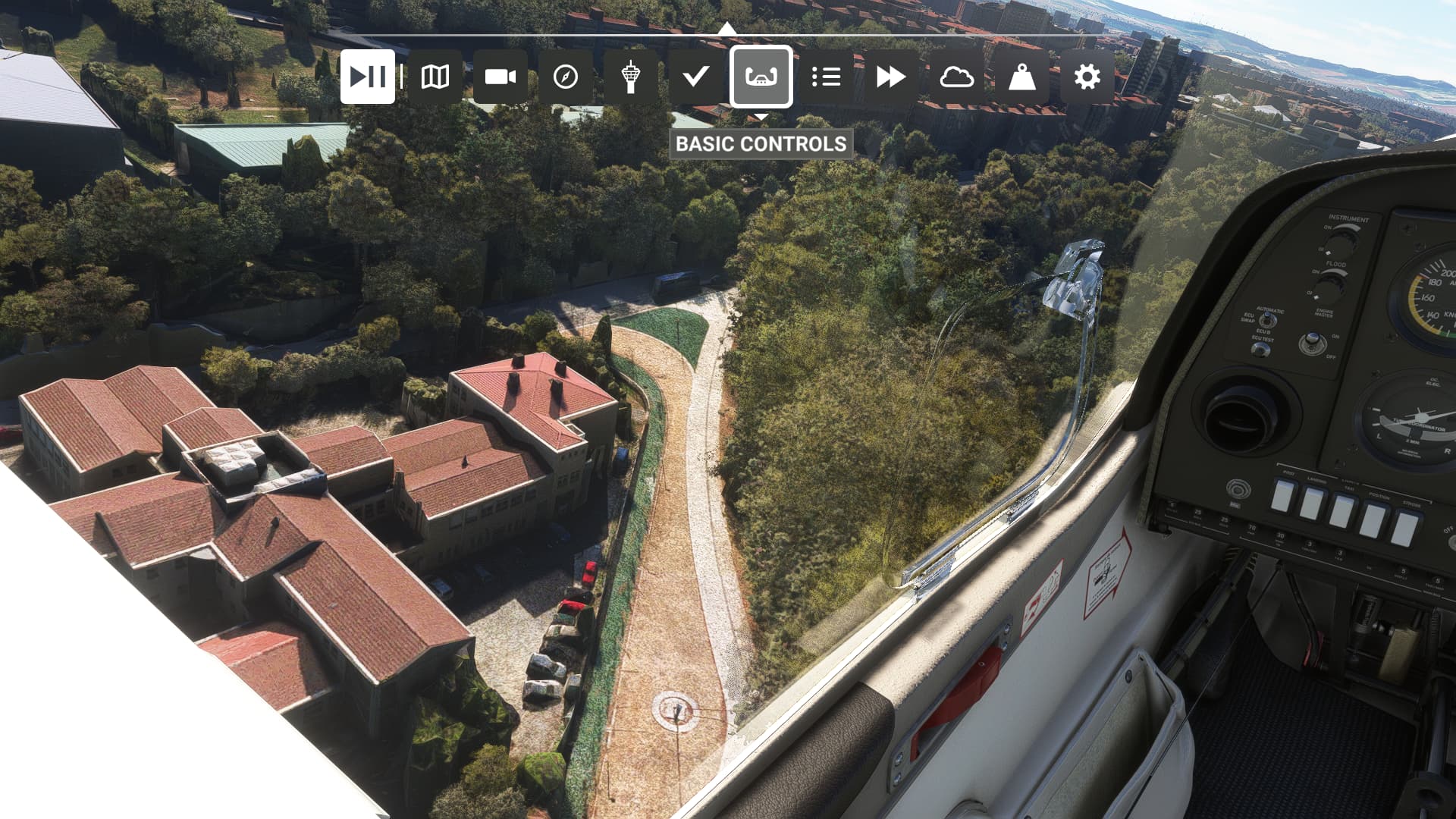The image size is (1456, 819).
Task: Open the fast-forward travel-to panel
Action: pos(891,77)
